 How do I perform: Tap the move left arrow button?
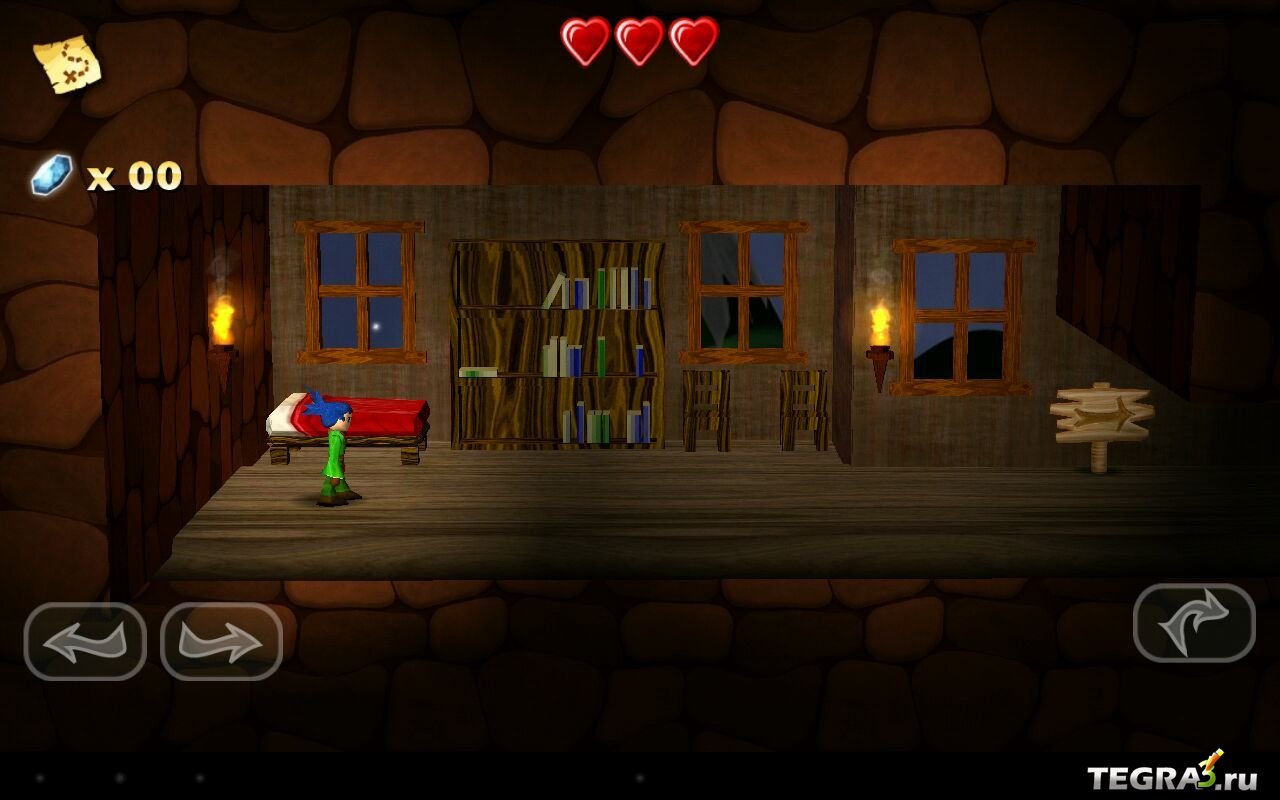85,642
